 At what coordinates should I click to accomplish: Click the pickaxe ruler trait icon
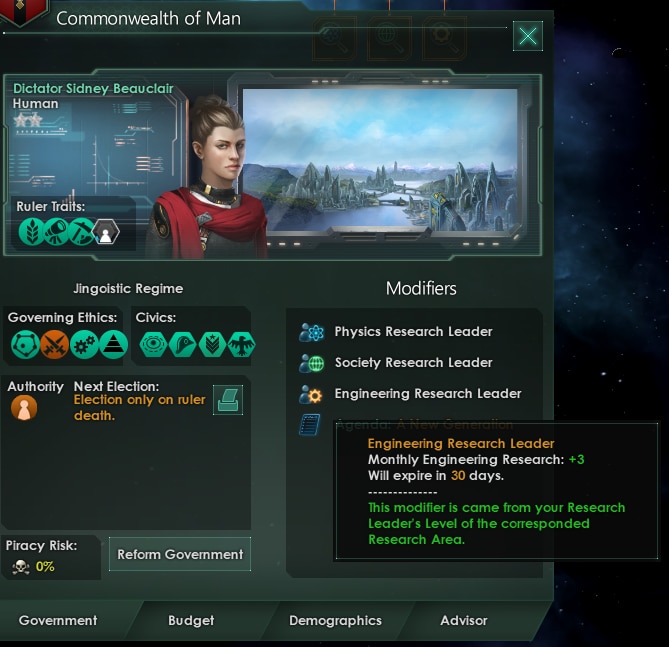[x=81, y=232]
